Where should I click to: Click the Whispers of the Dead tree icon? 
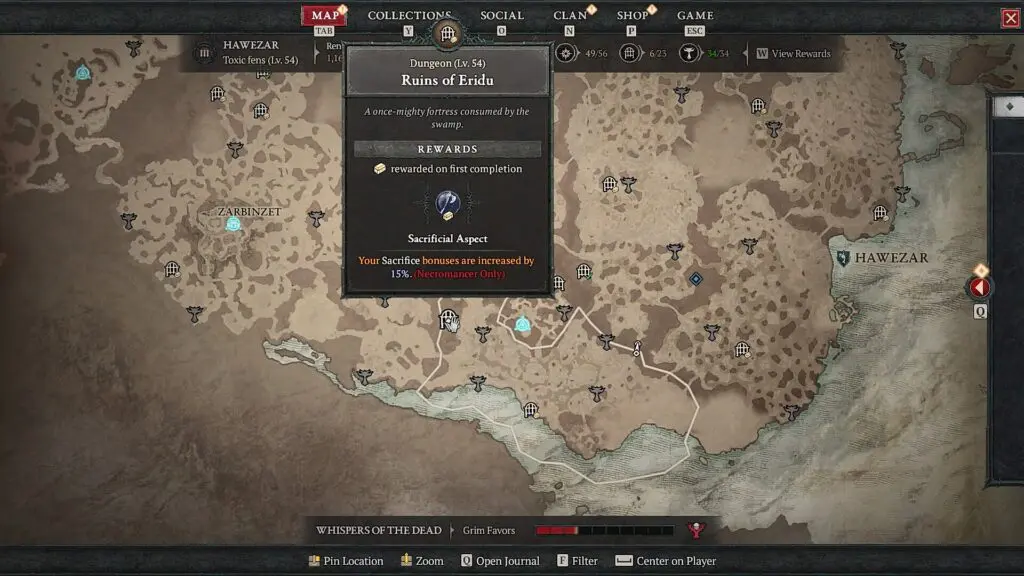694,530
